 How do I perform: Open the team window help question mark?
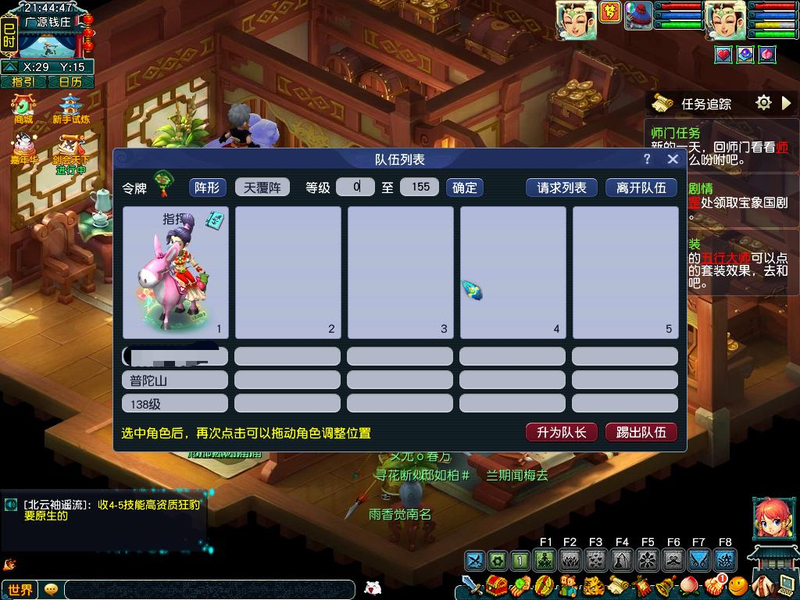(648, 159)
